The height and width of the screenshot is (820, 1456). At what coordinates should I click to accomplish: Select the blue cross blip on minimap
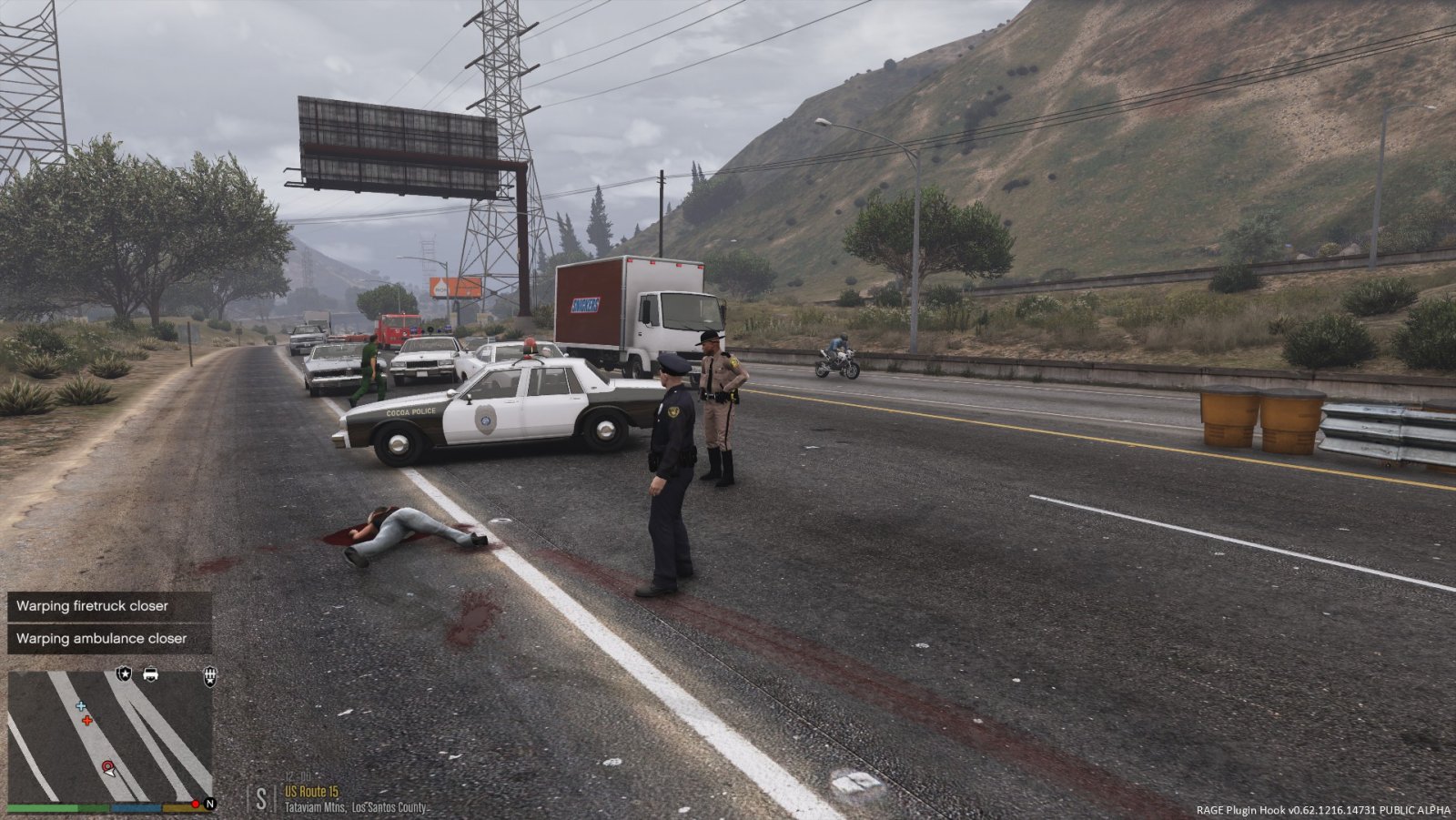click(x=81, y=706)
